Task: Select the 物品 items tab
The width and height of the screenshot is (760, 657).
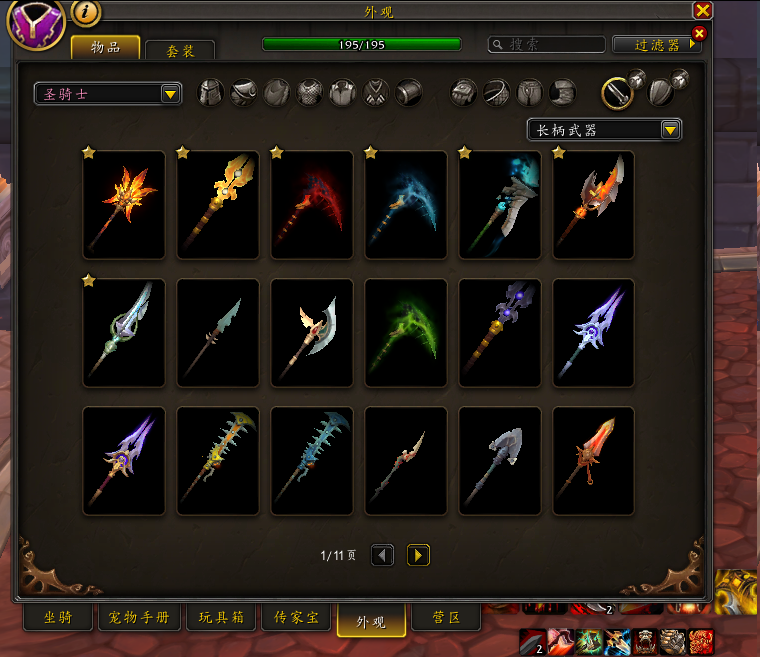Action: click(x=105, y=47)
